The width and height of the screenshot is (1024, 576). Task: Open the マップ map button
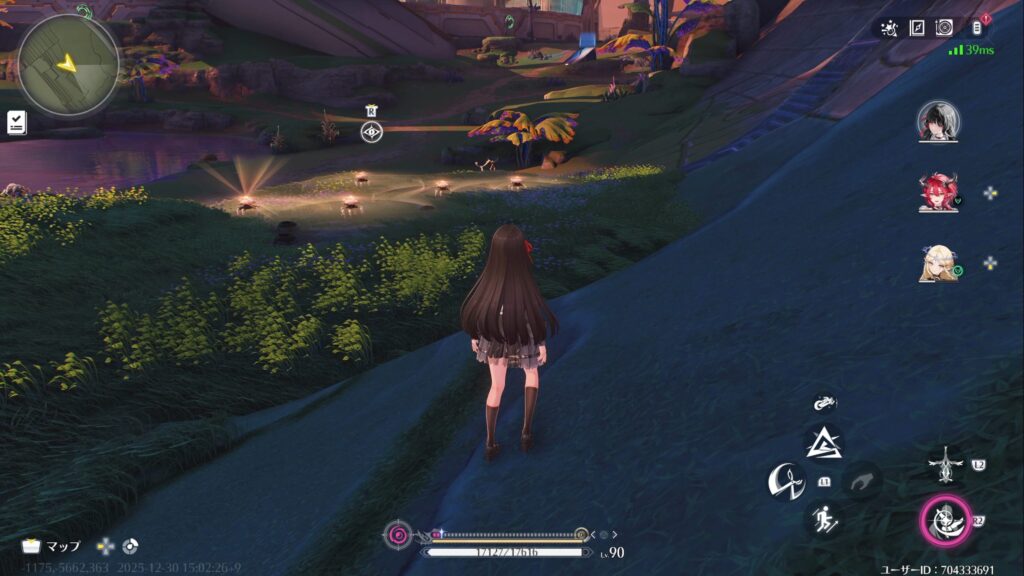52,546
